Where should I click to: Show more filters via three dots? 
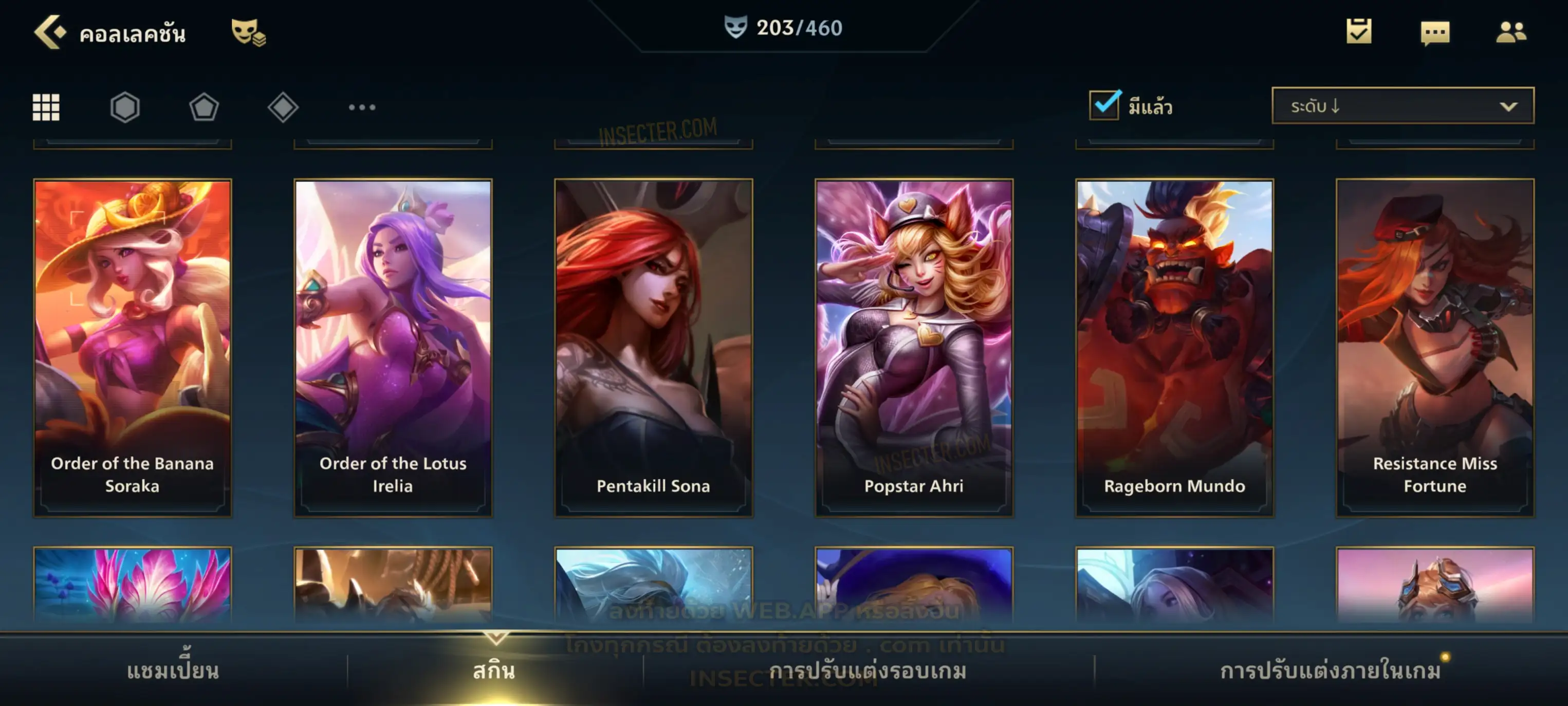(362, 107)
